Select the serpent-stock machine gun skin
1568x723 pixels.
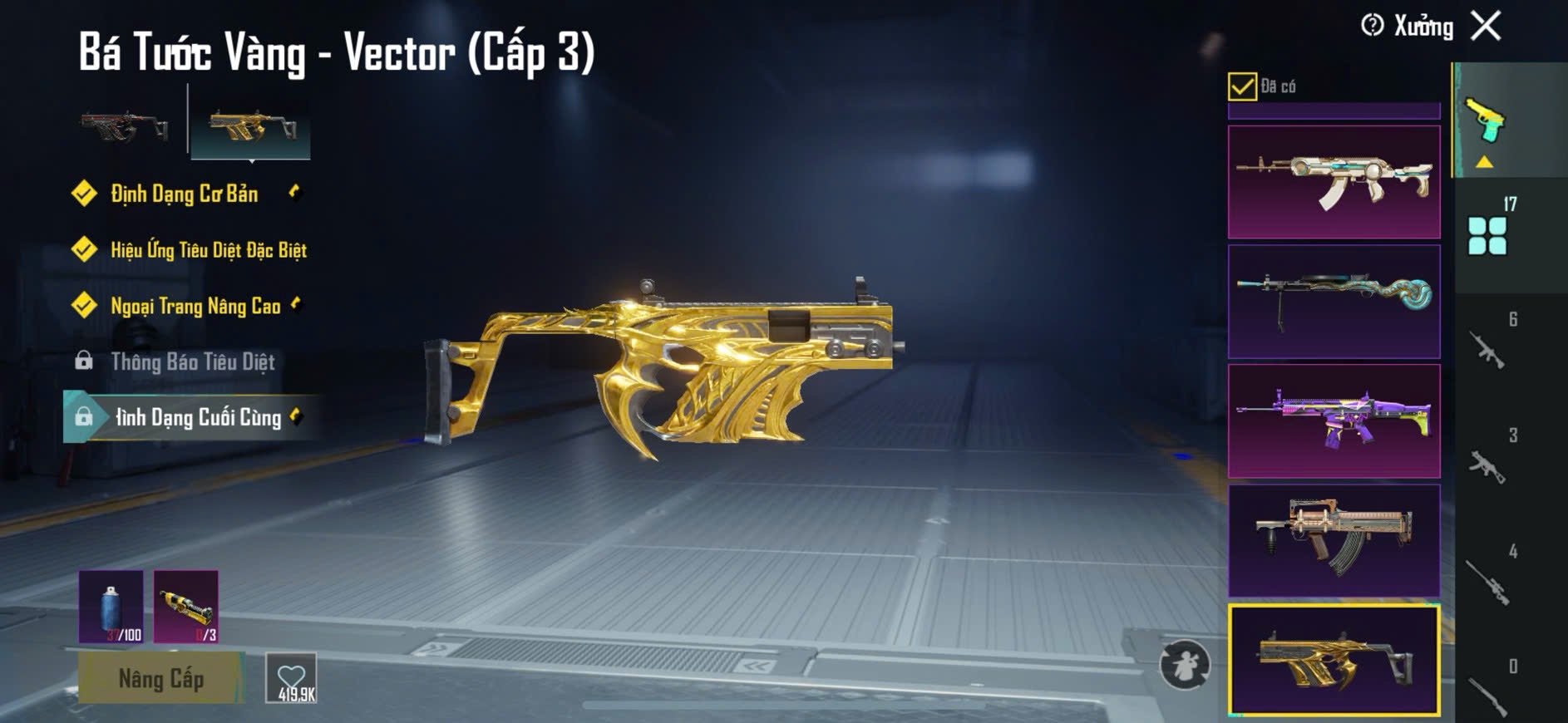click(x=1334, y=301)
